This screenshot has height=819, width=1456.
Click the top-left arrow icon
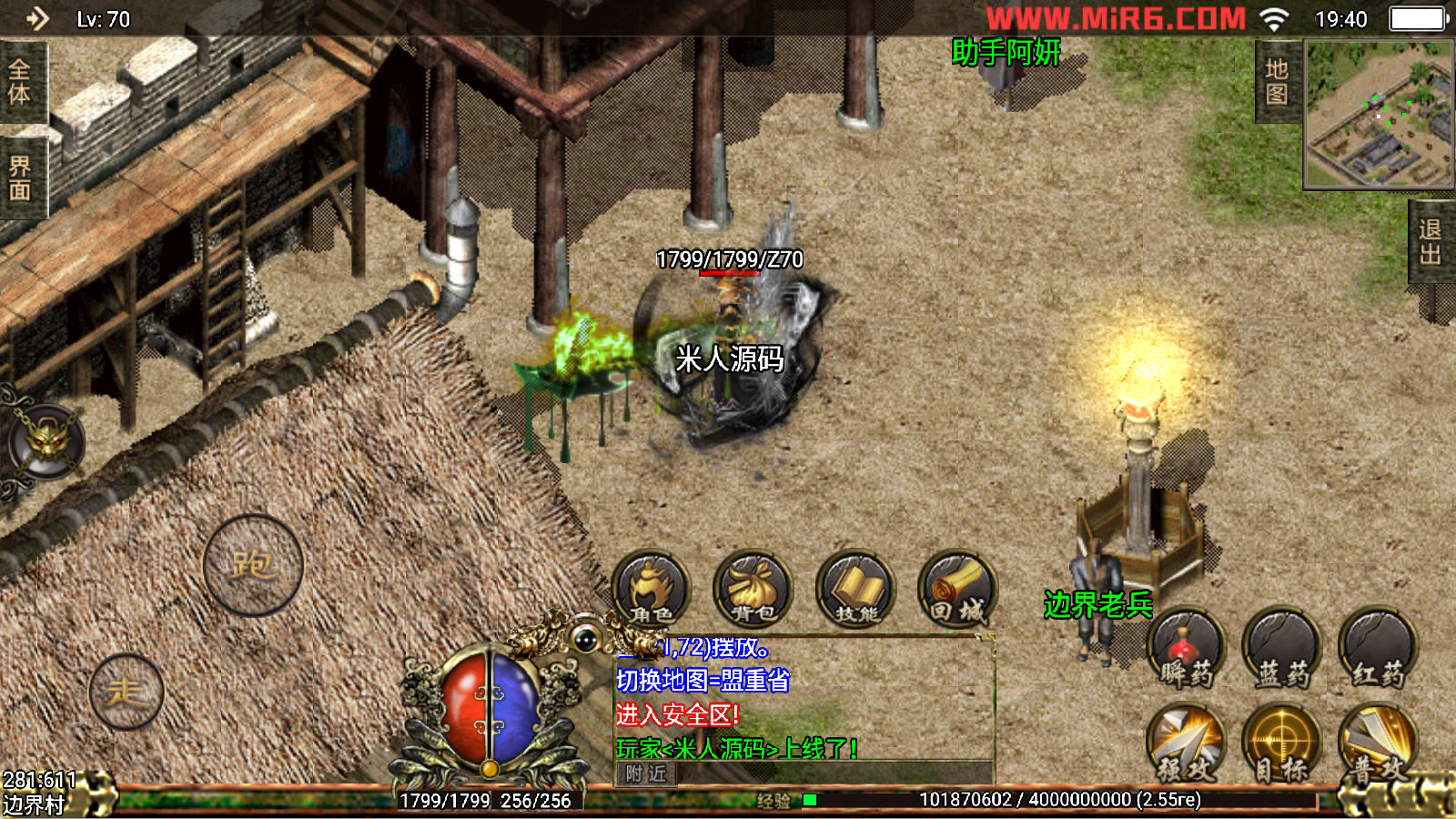coord(37,18)
